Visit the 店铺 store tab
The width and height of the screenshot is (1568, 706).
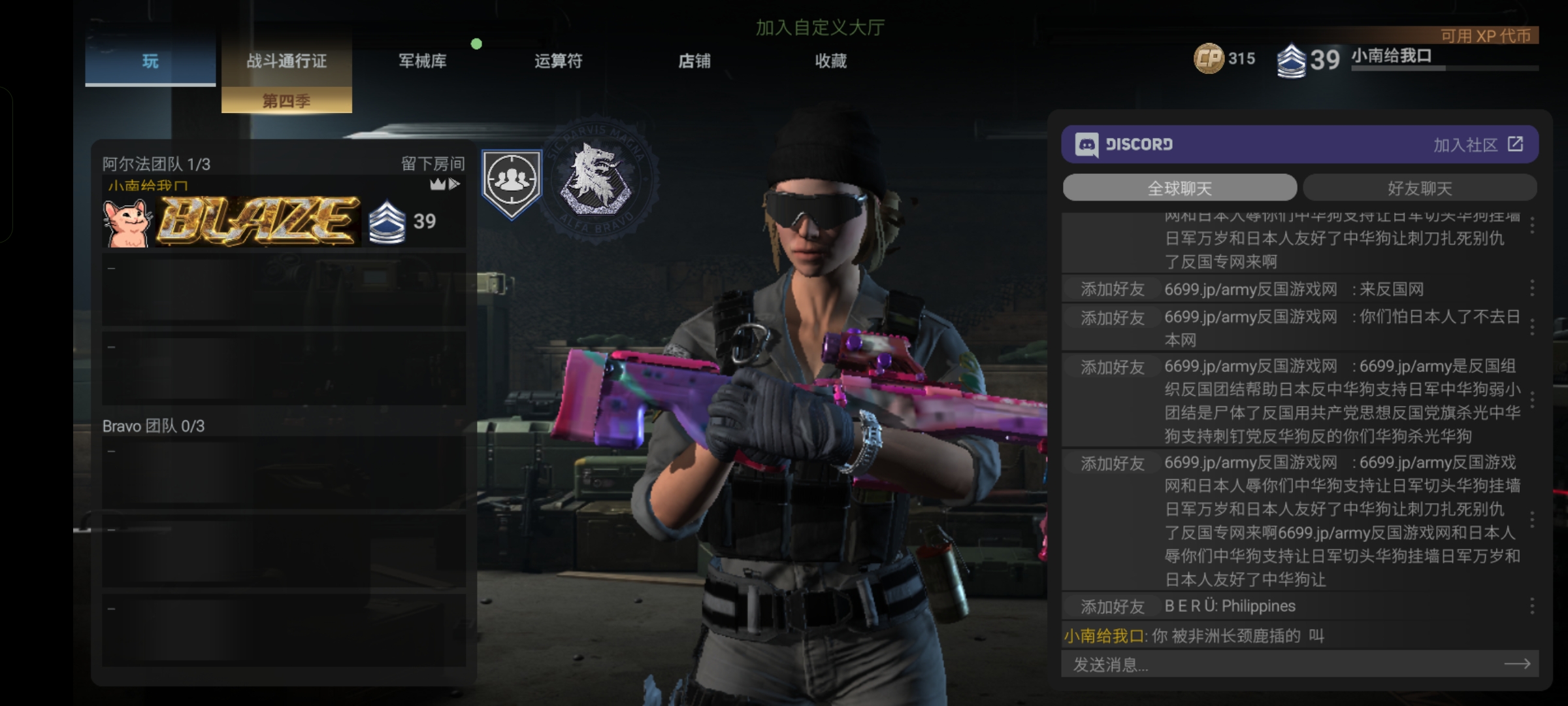[694, 61]
